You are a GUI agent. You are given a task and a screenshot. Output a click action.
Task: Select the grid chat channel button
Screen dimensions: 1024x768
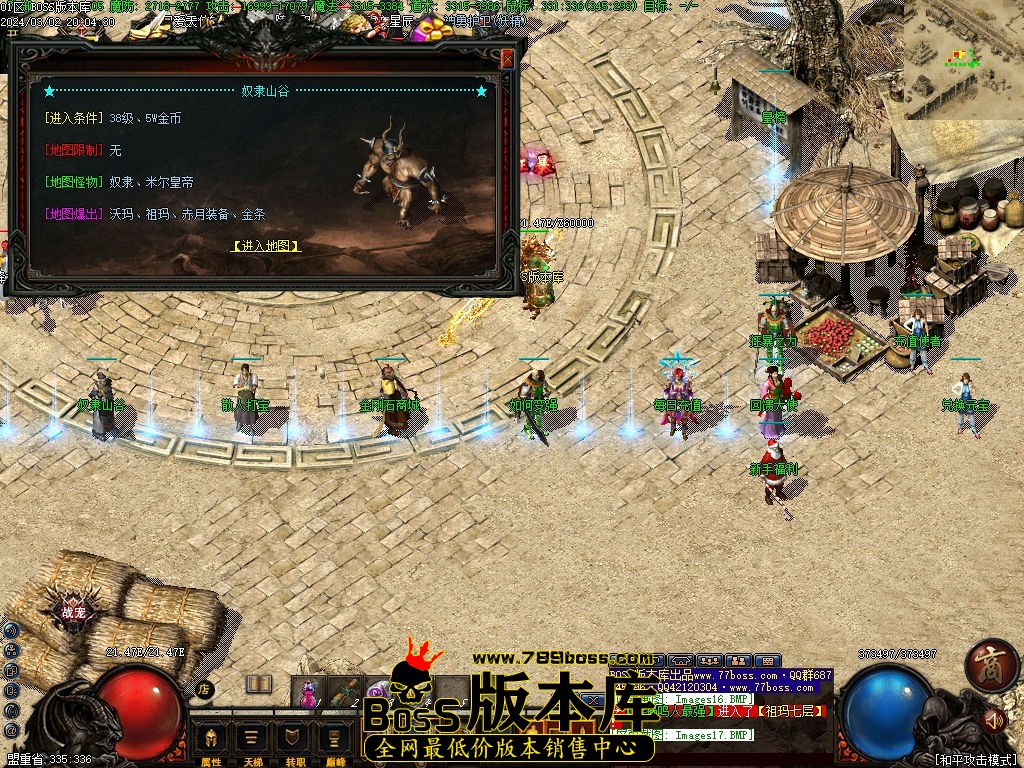[x=767, y=661]
